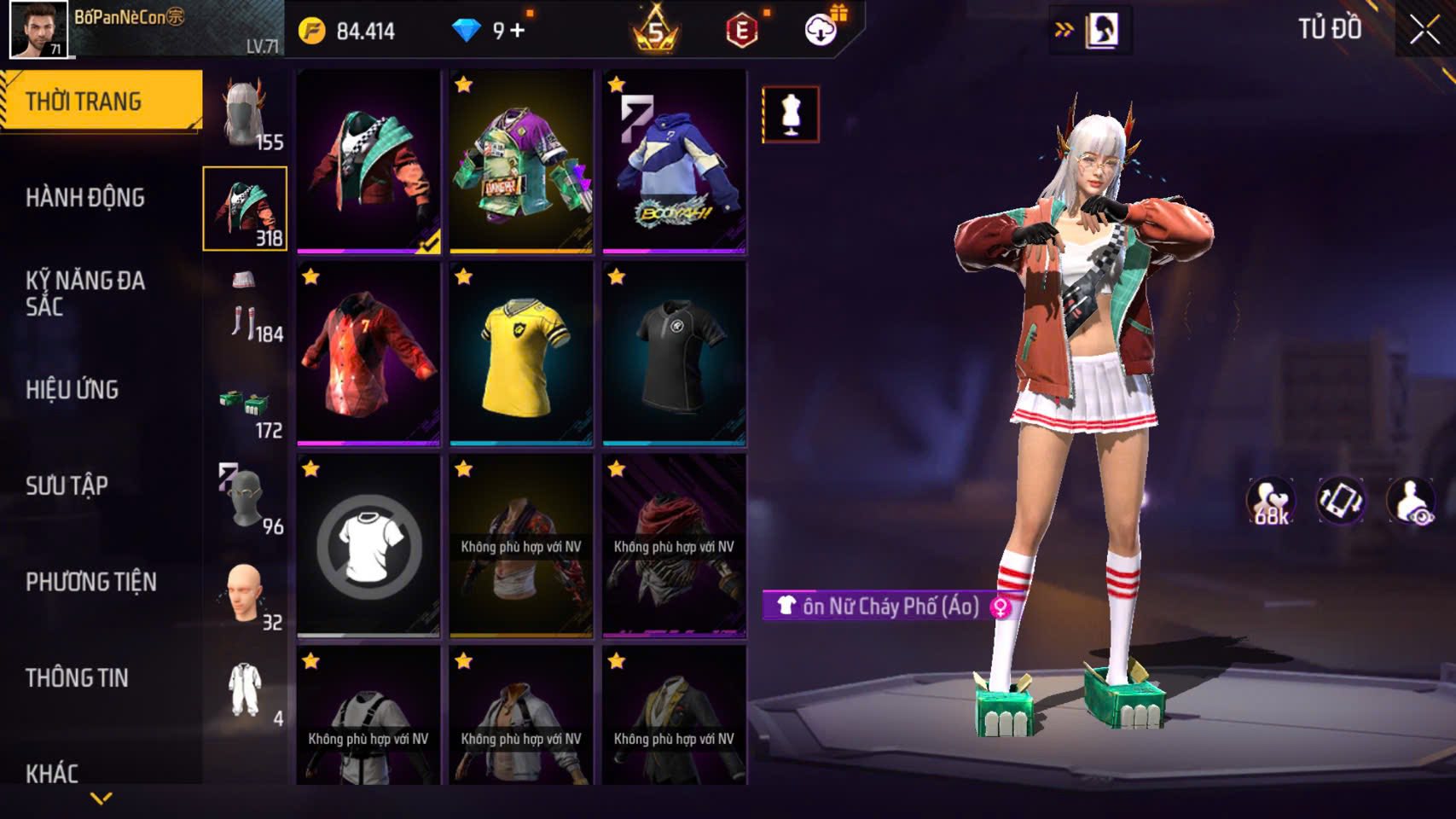Open the Hành Động menu
Image resolution: width=1456 pixels, height=819 pixels.
[85, 198]
